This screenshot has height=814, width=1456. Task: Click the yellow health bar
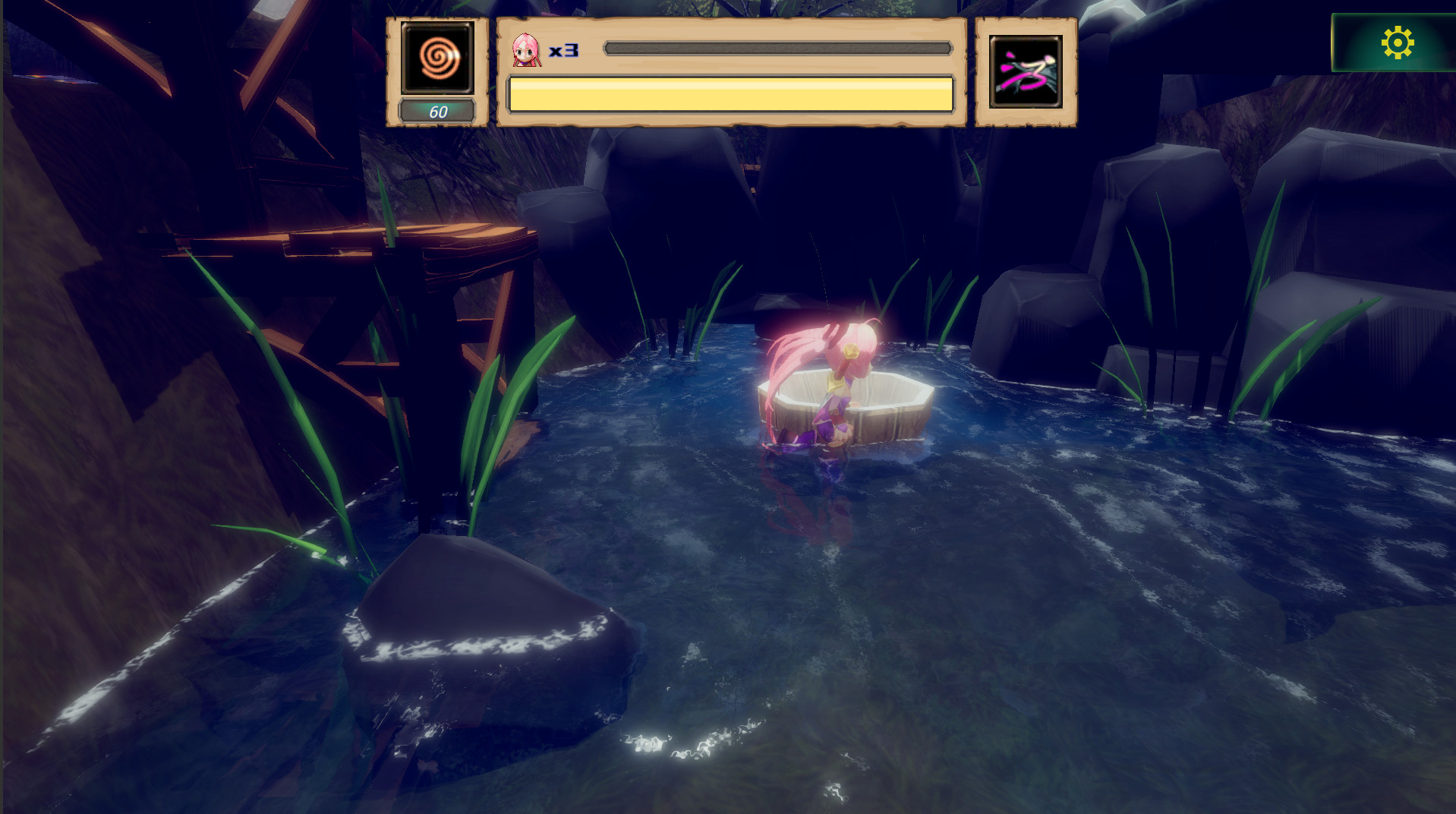tap(729, 93)
